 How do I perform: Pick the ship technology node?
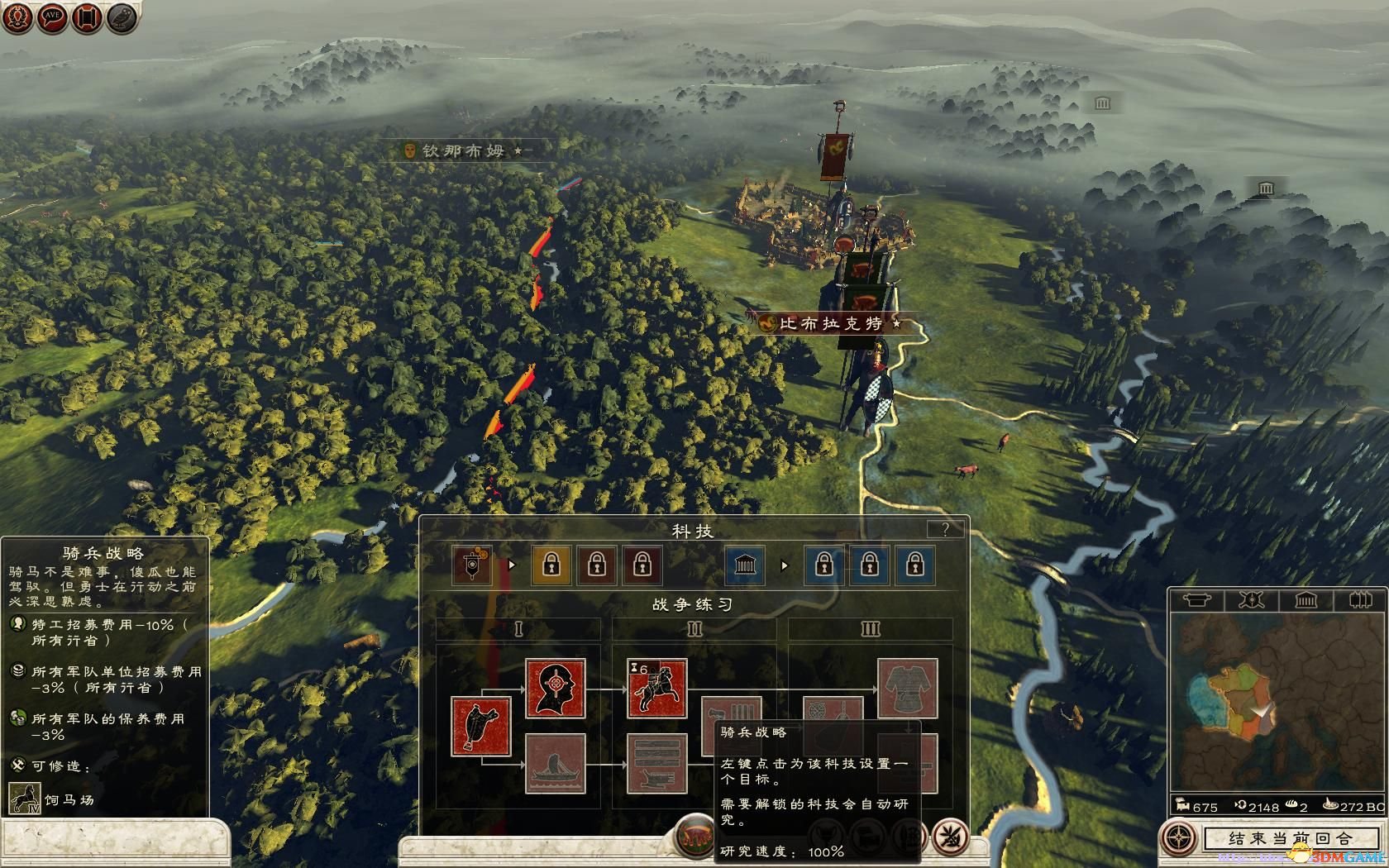click(556, 764)
